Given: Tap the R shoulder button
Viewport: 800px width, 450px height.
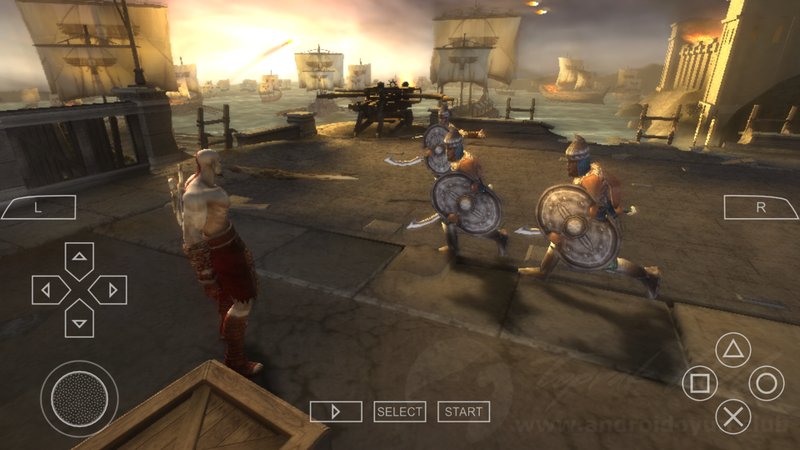Looking at the screenshot, I should (761, 207).
